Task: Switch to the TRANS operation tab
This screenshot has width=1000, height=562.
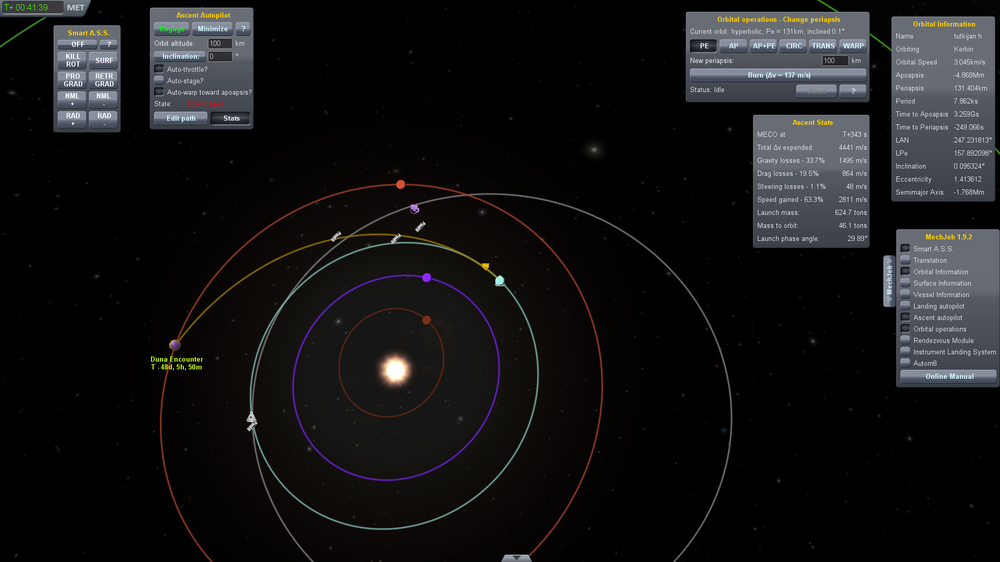Action: point(823,46)
